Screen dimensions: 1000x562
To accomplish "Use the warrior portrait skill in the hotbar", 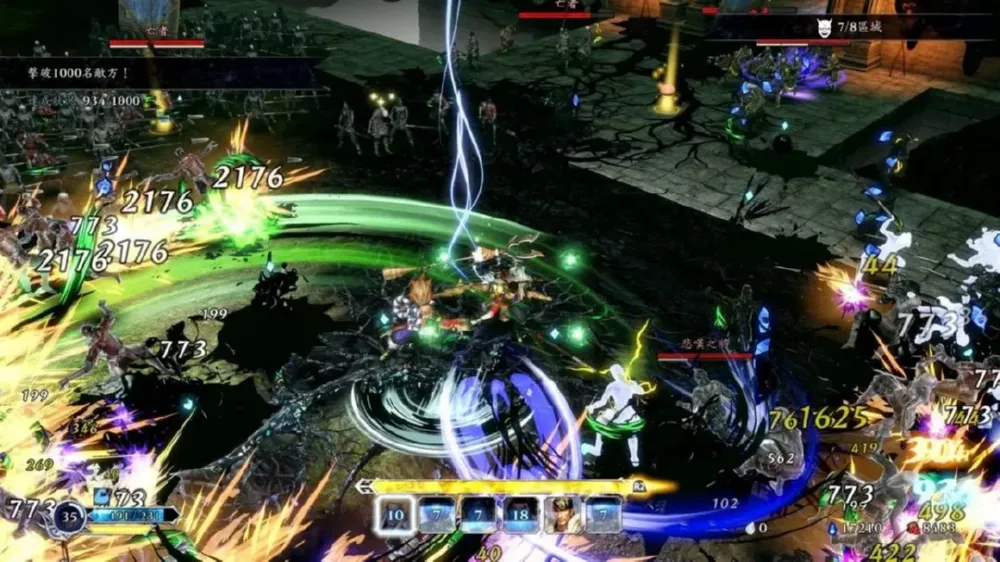I will click(x=562, y=514).
